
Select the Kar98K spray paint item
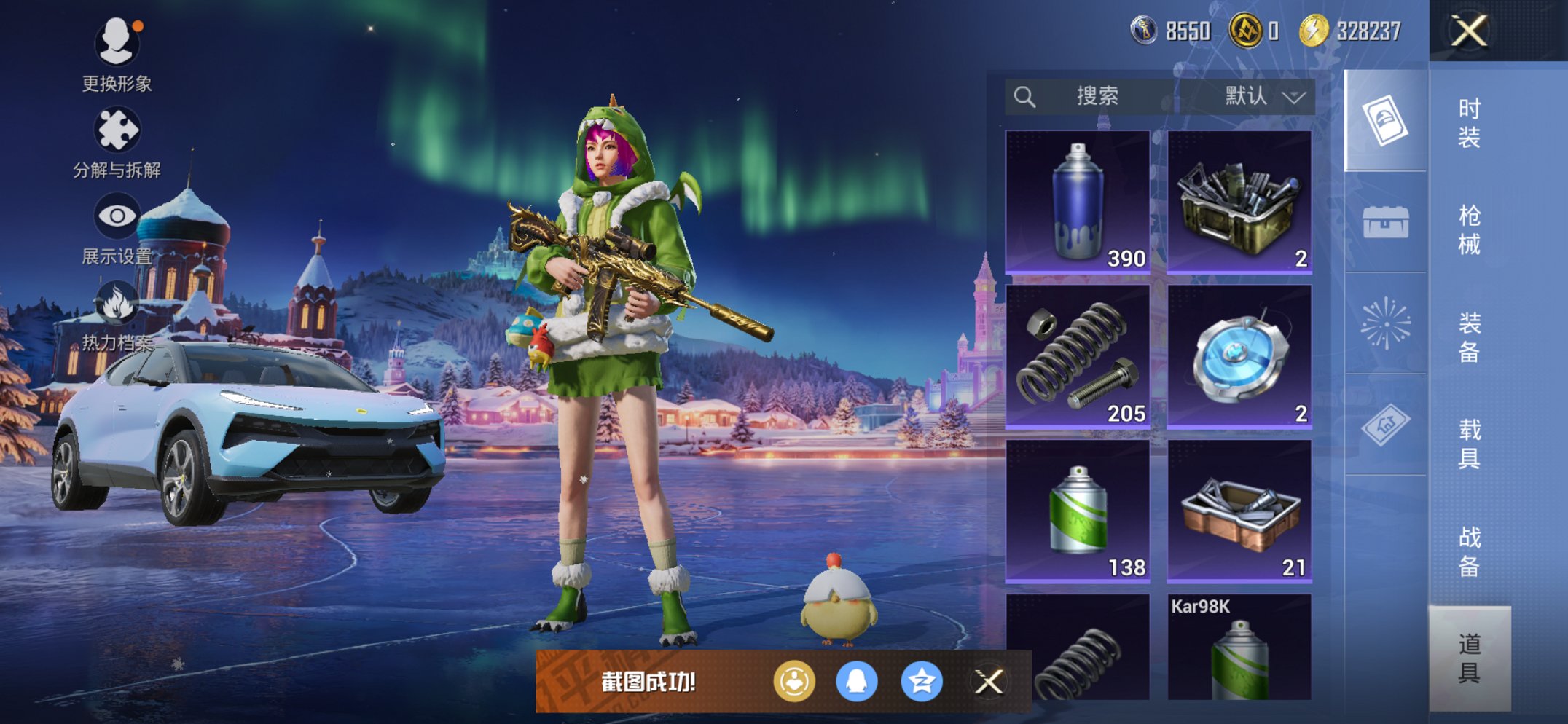tap(1239, 648)
